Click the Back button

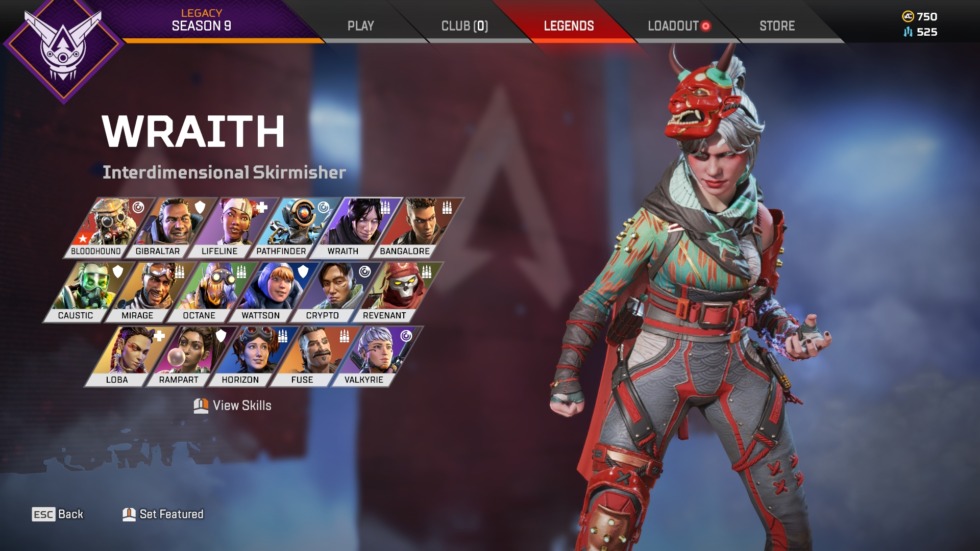58,514
